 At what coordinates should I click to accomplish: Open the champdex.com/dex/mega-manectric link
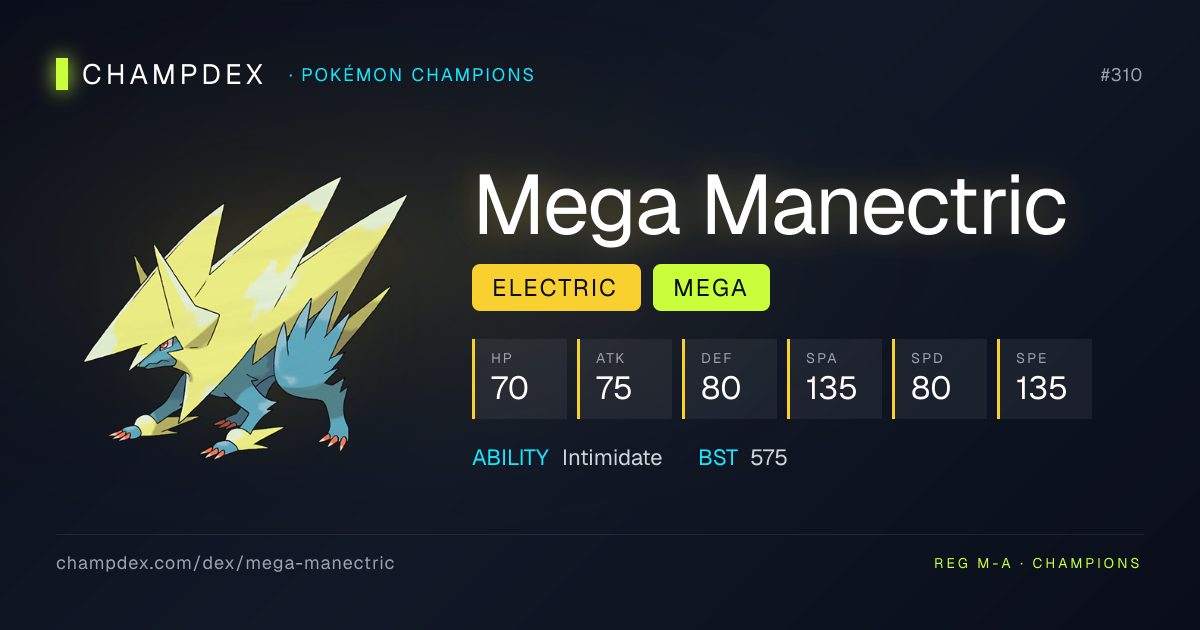[225, 563]
